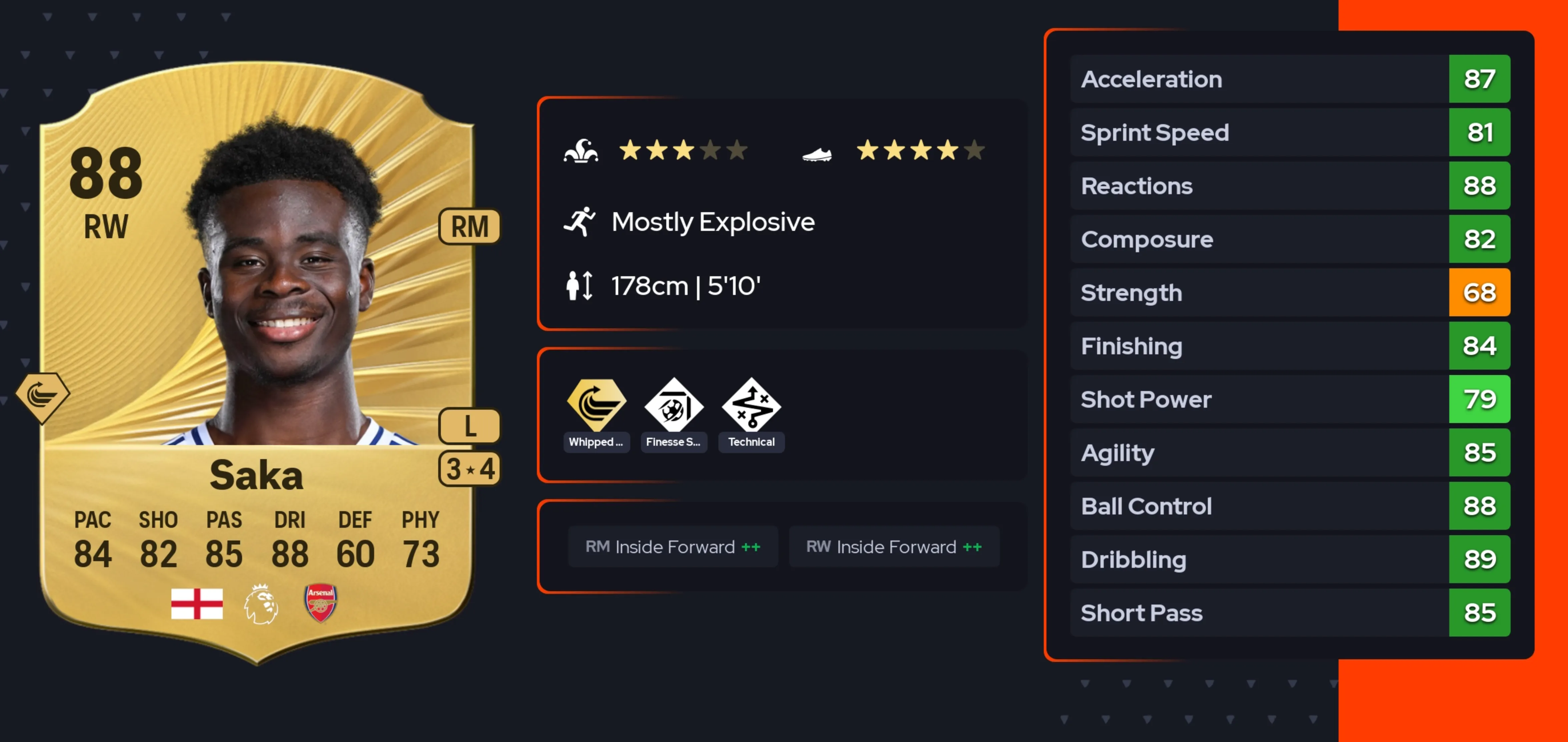Image resolution: width=1568 pixels, height=742 pixels.
Task: Click the Whipped Pass playstyle icon
Action: tap(596, 406)
